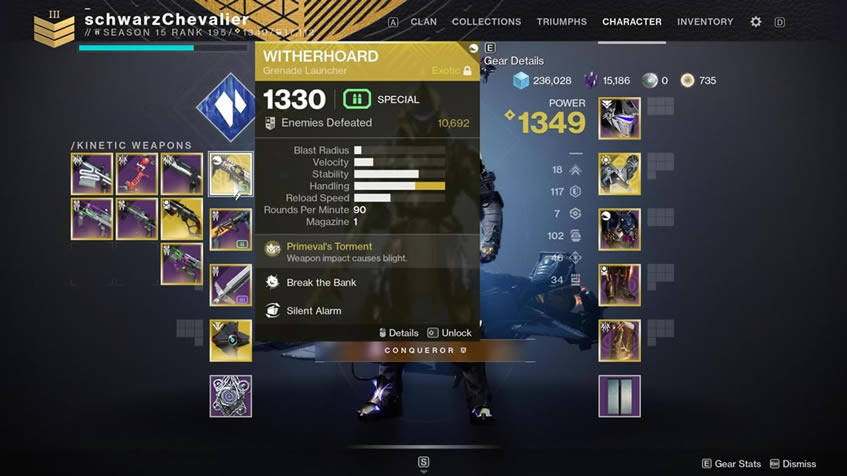Open the Clan tab
Viewport: 847px width, 476px height.
click(x=423, y=22)
